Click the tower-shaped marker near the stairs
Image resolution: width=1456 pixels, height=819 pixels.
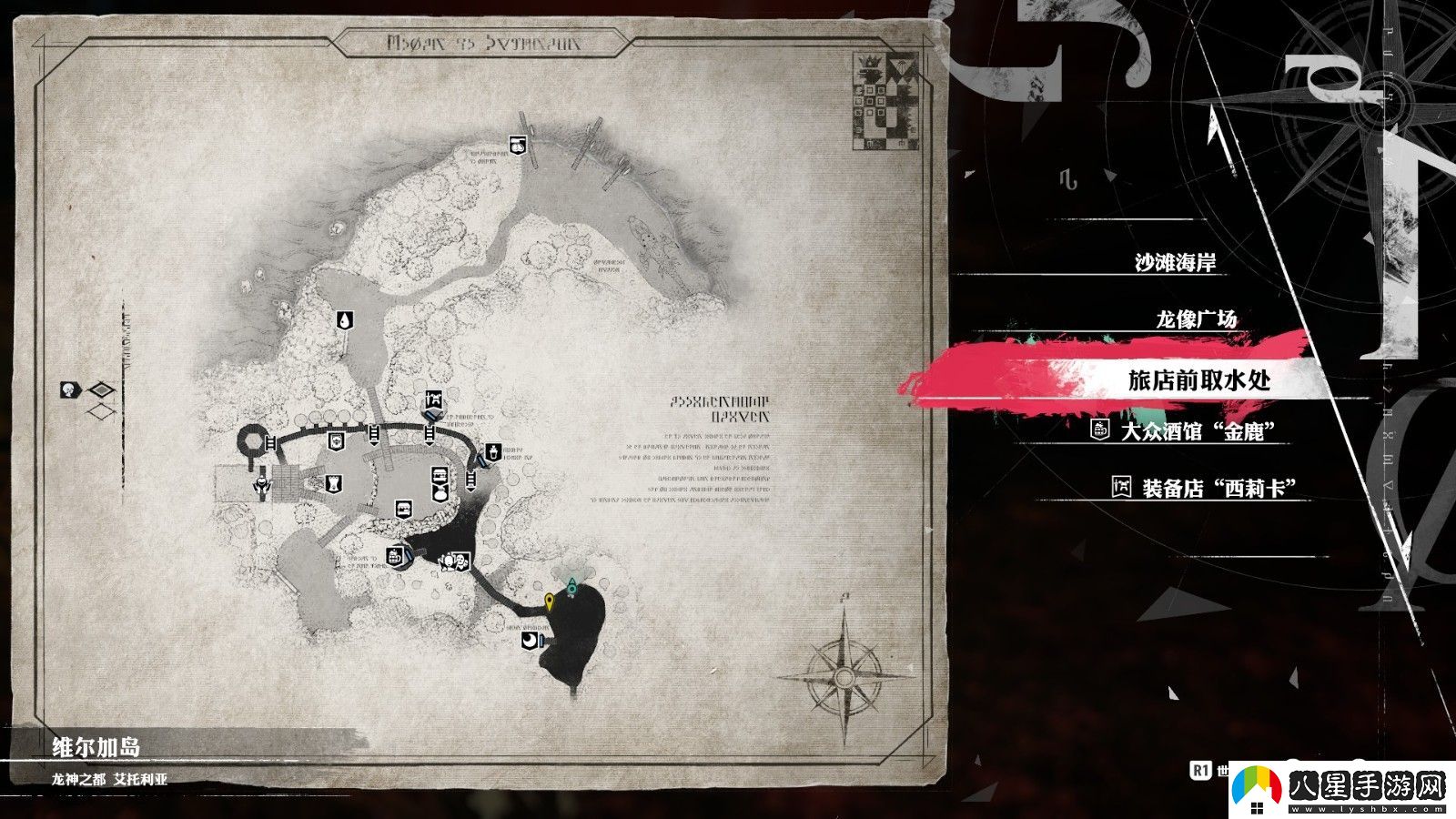[335, 480]
